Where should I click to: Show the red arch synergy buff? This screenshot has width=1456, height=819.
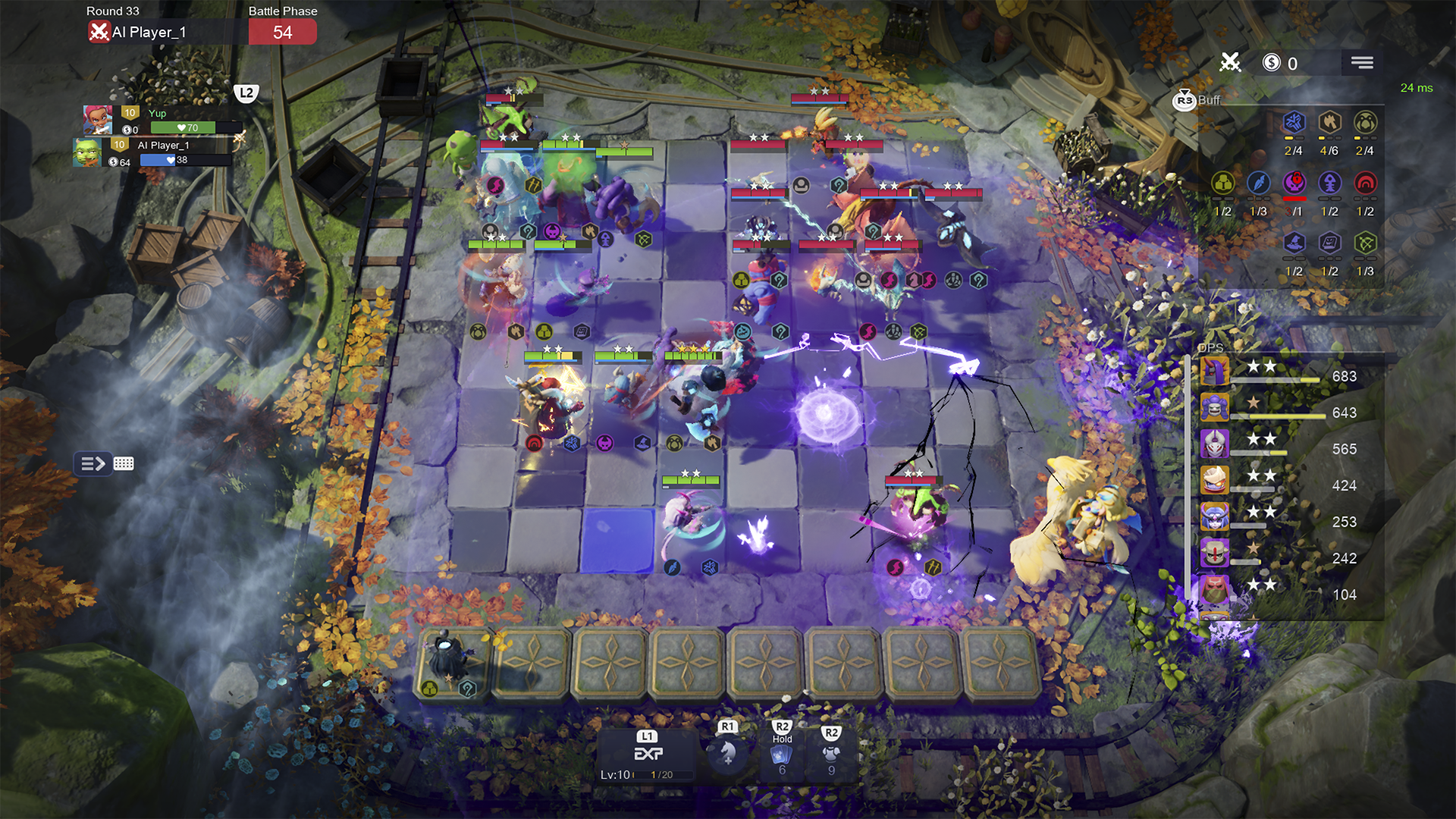(x=1364, y=184)
